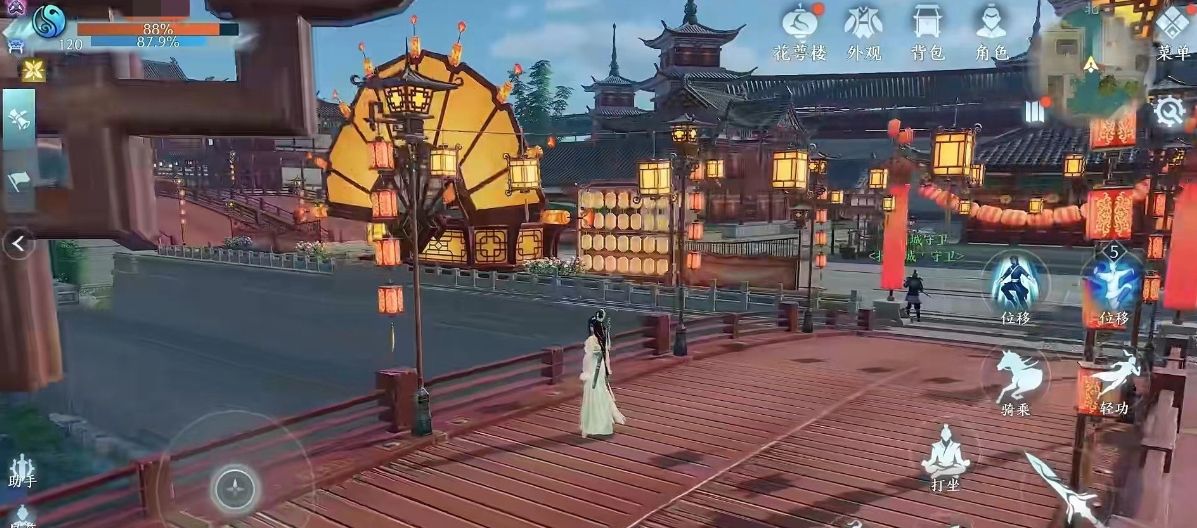The image size is (1197, 528).
Task: Select the scroll tab on left sidebar
Action: pyautogui.click(x=19, y=120)
